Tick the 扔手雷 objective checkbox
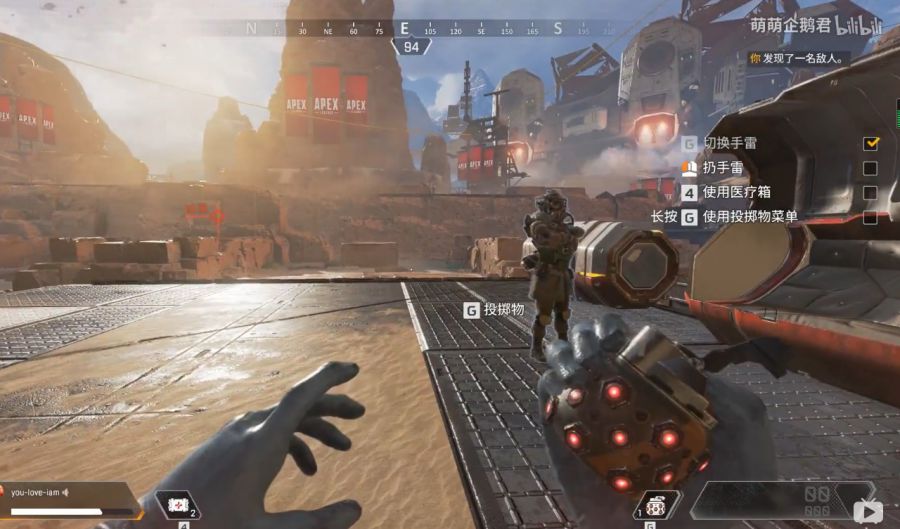The image size is (900, 529). tap(870, 168)
